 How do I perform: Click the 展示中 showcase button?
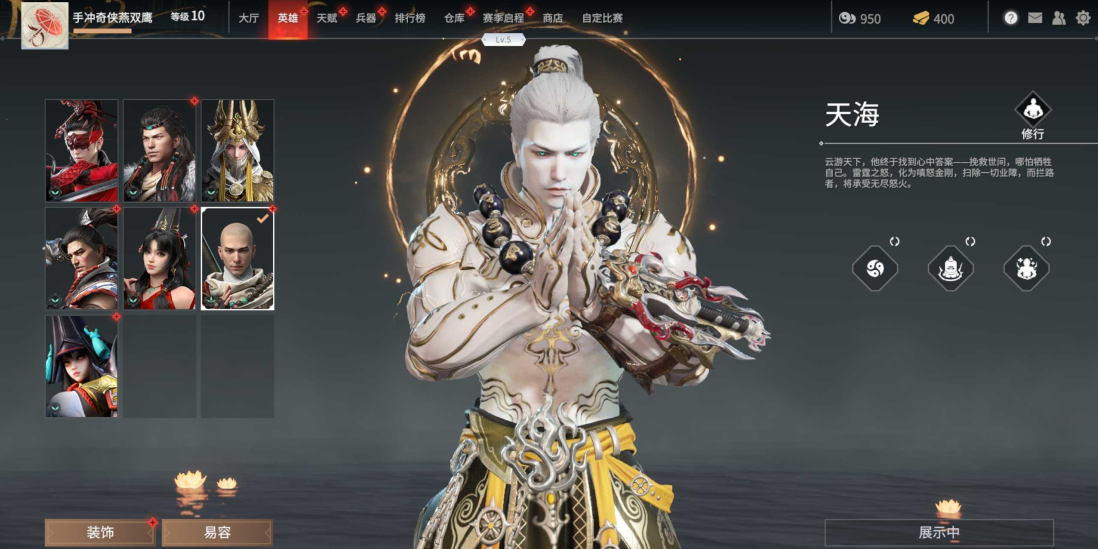pos(939,532)
